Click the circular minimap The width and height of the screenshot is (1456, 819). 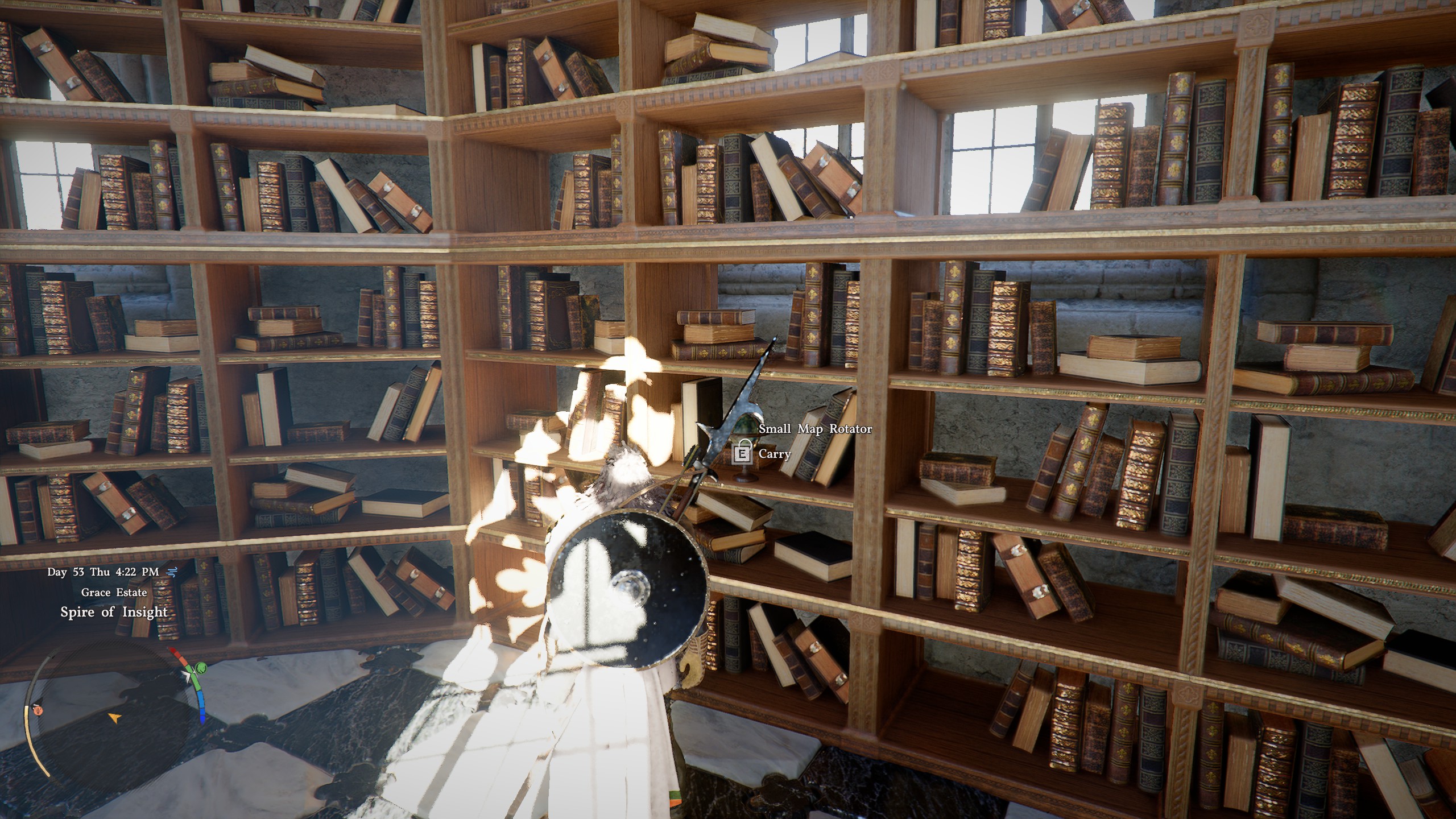click(114, 718)
